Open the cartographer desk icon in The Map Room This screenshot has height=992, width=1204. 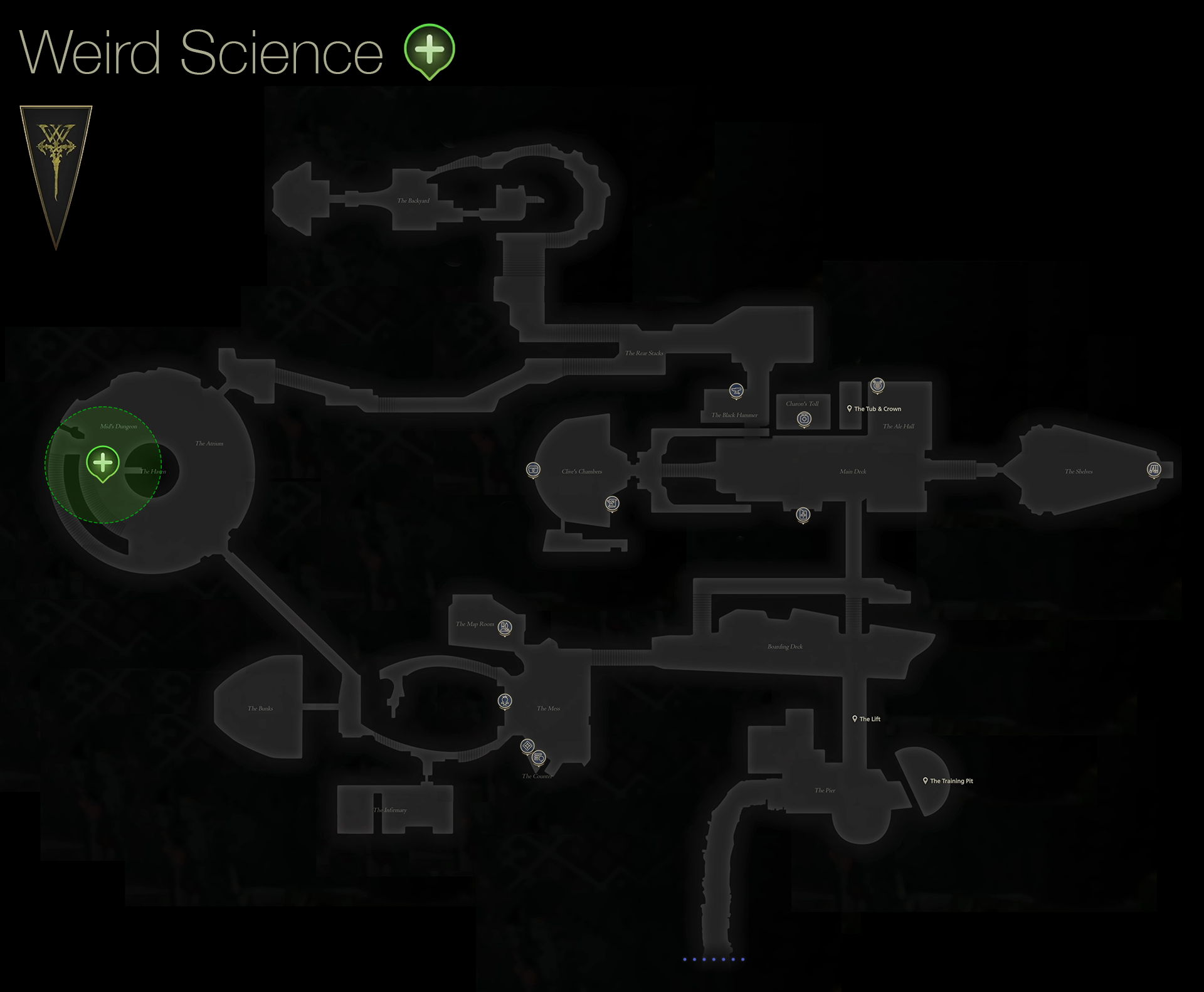(504, 626)
